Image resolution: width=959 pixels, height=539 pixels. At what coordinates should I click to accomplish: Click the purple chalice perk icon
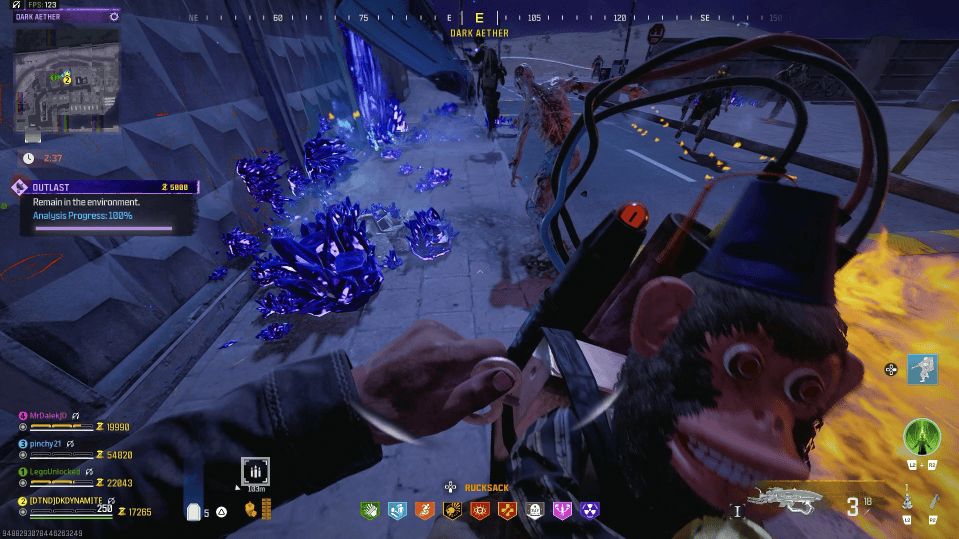562,510
